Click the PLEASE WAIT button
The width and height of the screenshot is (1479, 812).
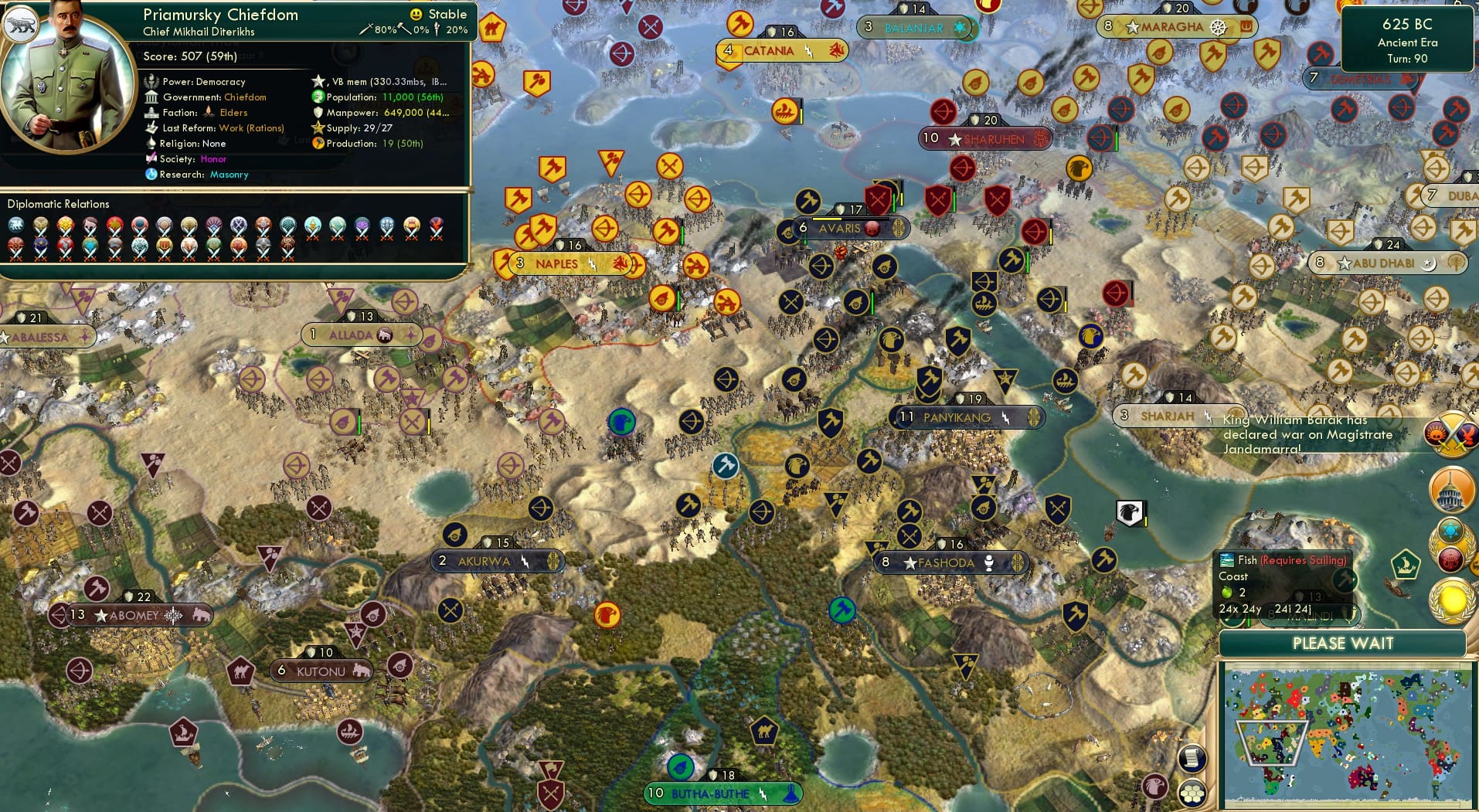click(x=1342, y=643)
